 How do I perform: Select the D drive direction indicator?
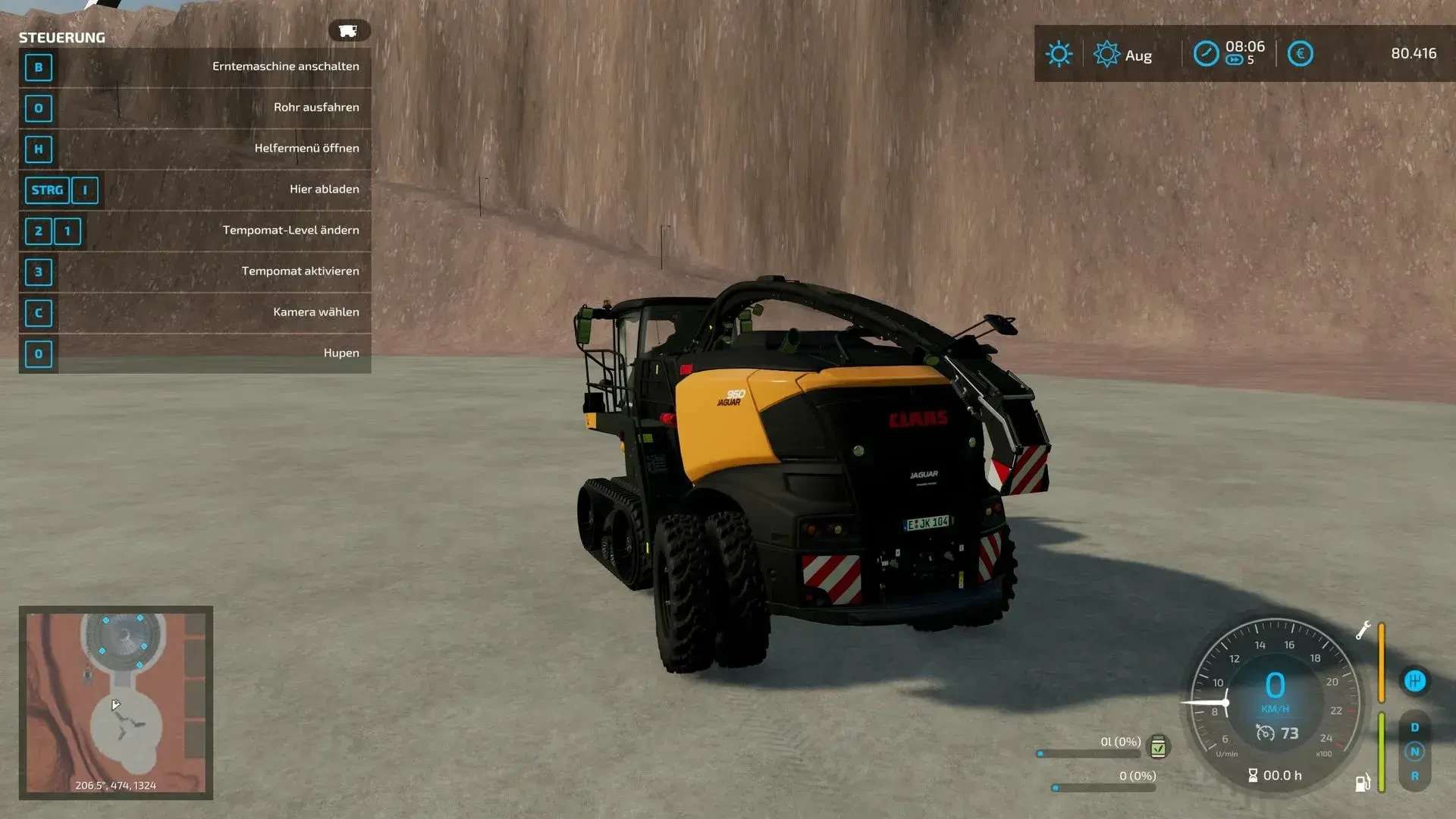[x=1414, y=727]
